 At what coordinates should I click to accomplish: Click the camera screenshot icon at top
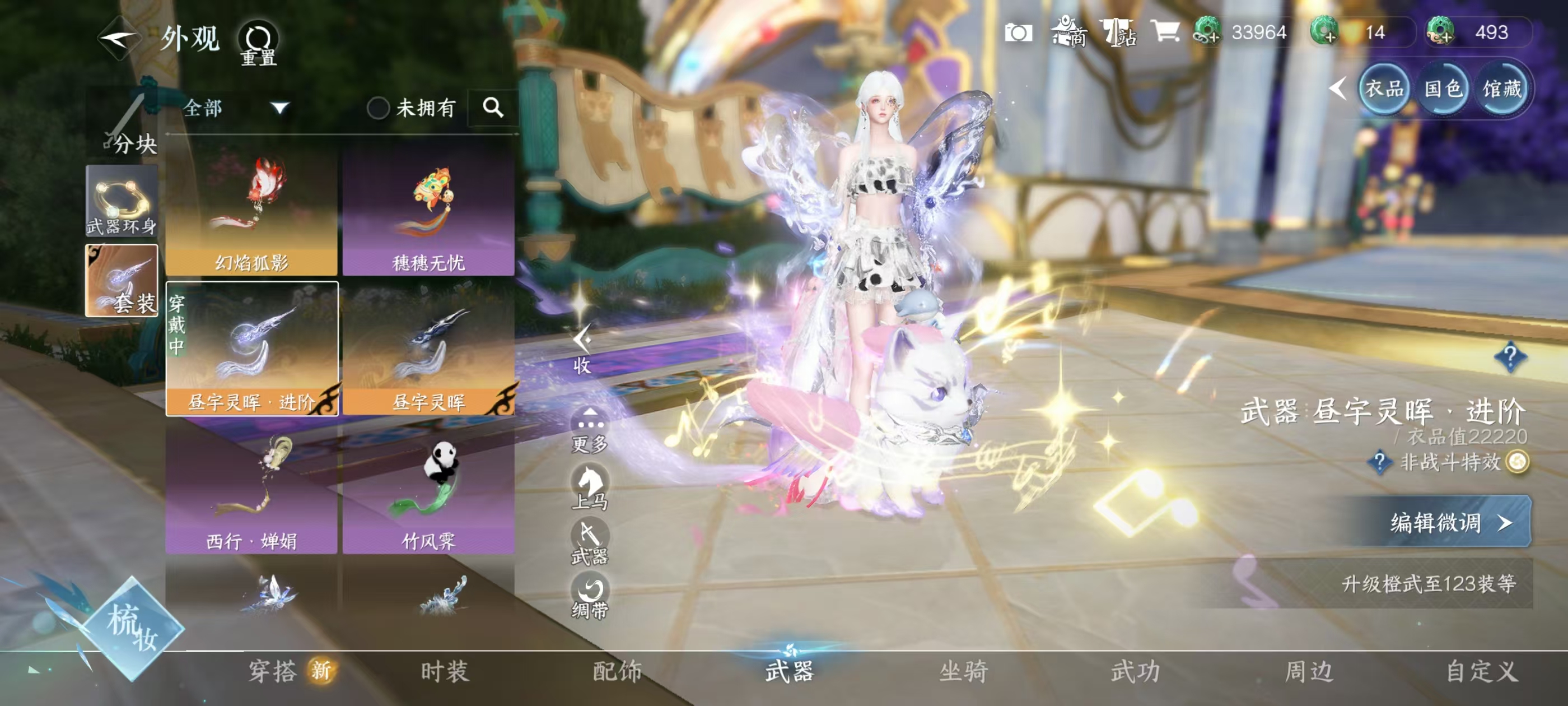1018,34
